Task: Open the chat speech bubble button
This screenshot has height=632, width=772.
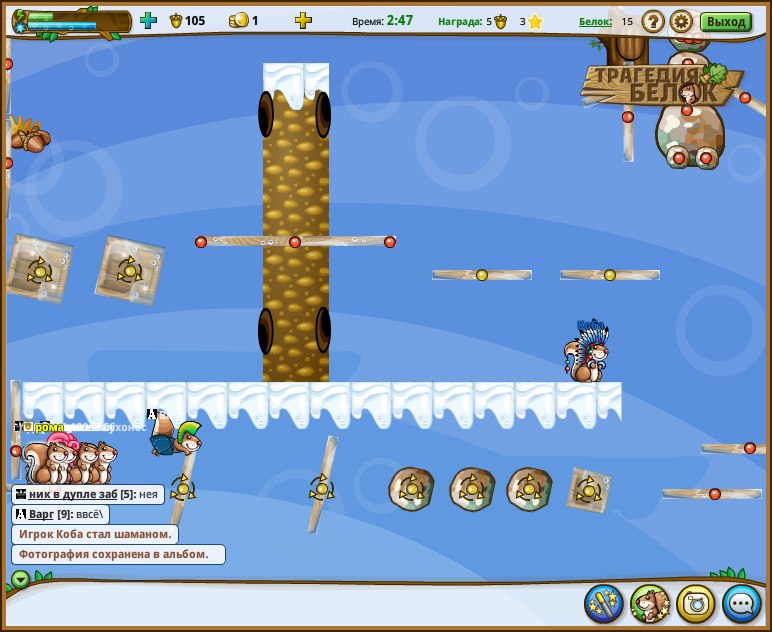Action: (742, 603)
